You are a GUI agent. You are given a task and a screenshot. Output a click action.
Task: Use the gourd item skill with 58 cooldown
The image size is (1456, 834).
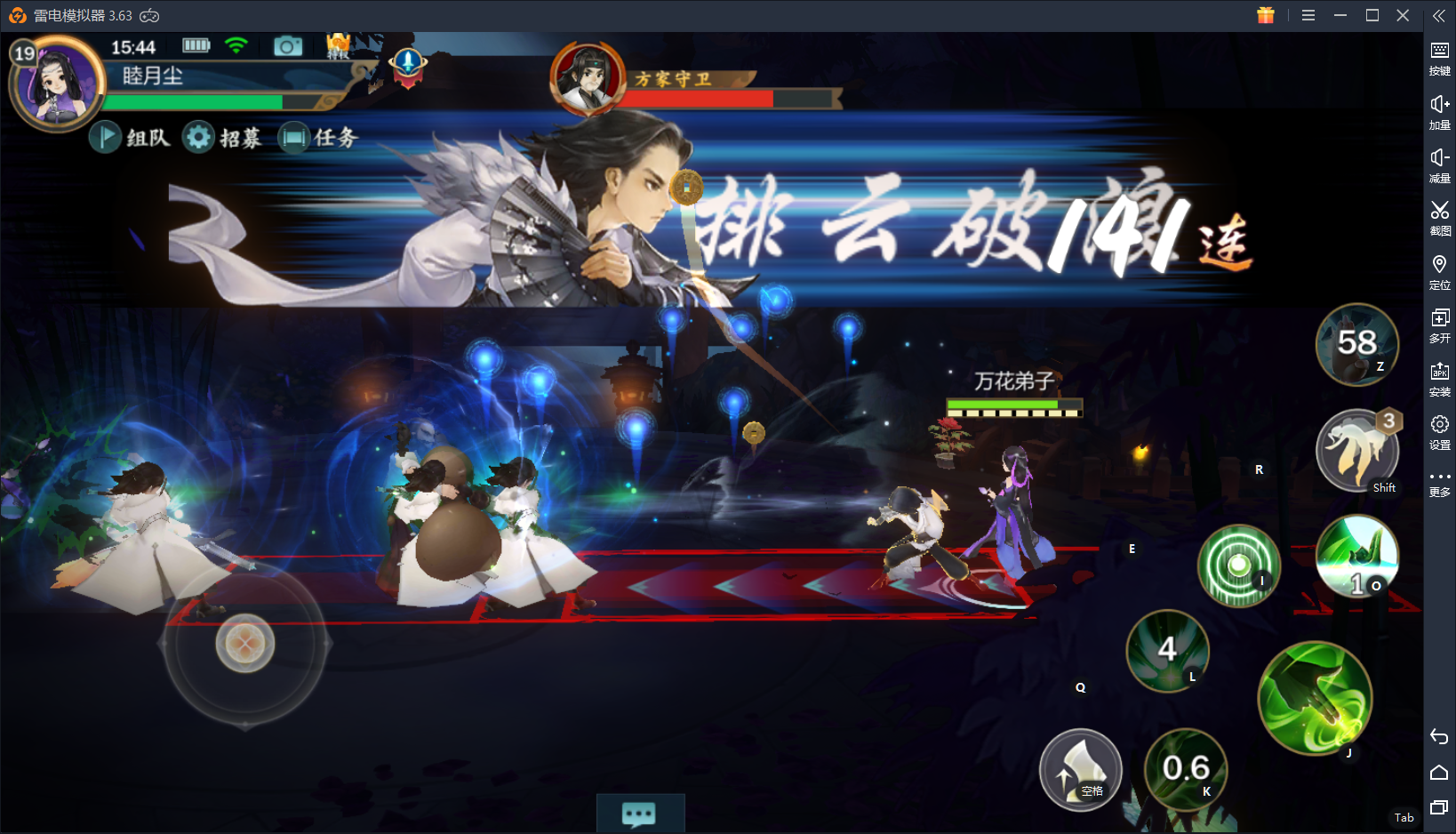point(1356,344)
